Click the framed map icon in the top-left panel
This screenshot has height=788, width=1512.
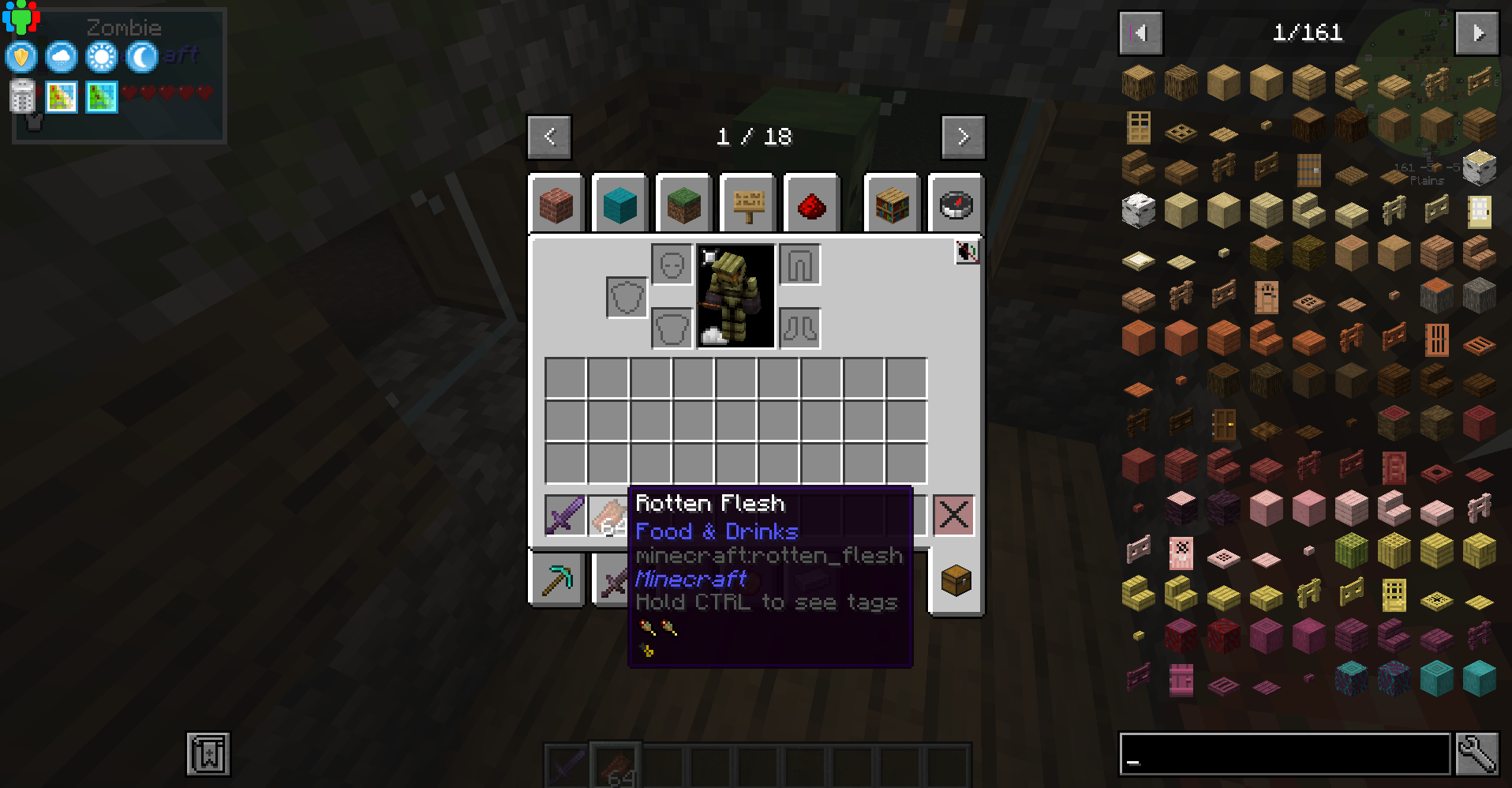[61, 97]
